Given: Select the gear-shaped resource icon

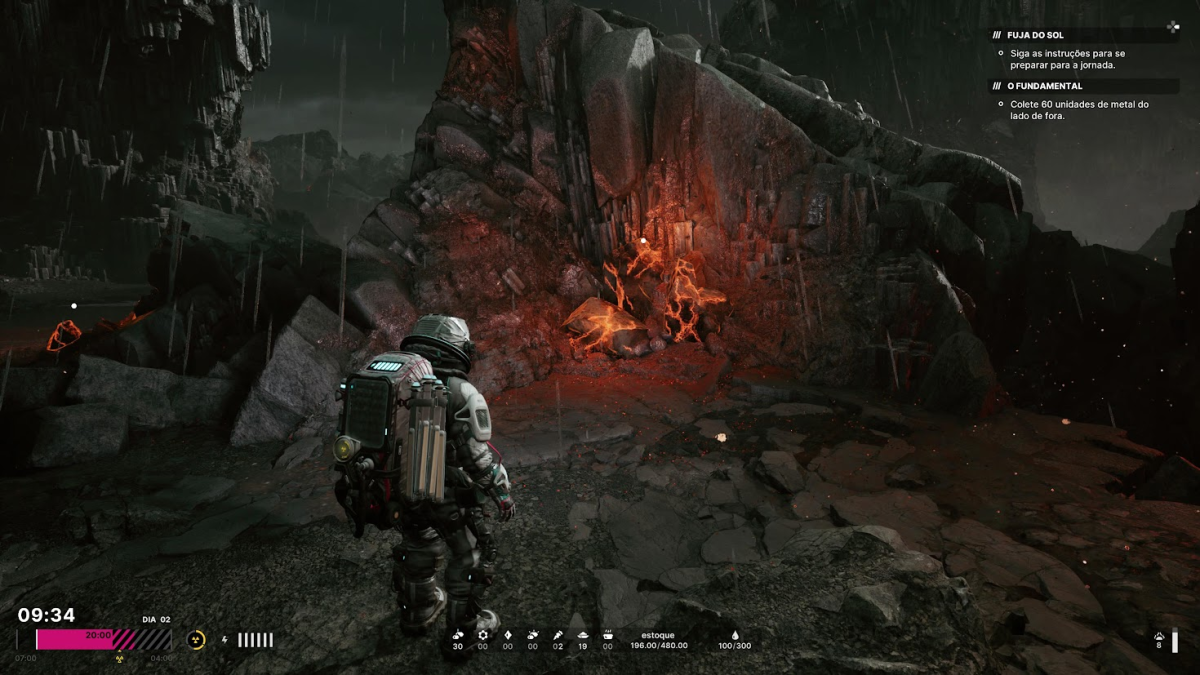Looking at the screenshot, I should [483, 634].
